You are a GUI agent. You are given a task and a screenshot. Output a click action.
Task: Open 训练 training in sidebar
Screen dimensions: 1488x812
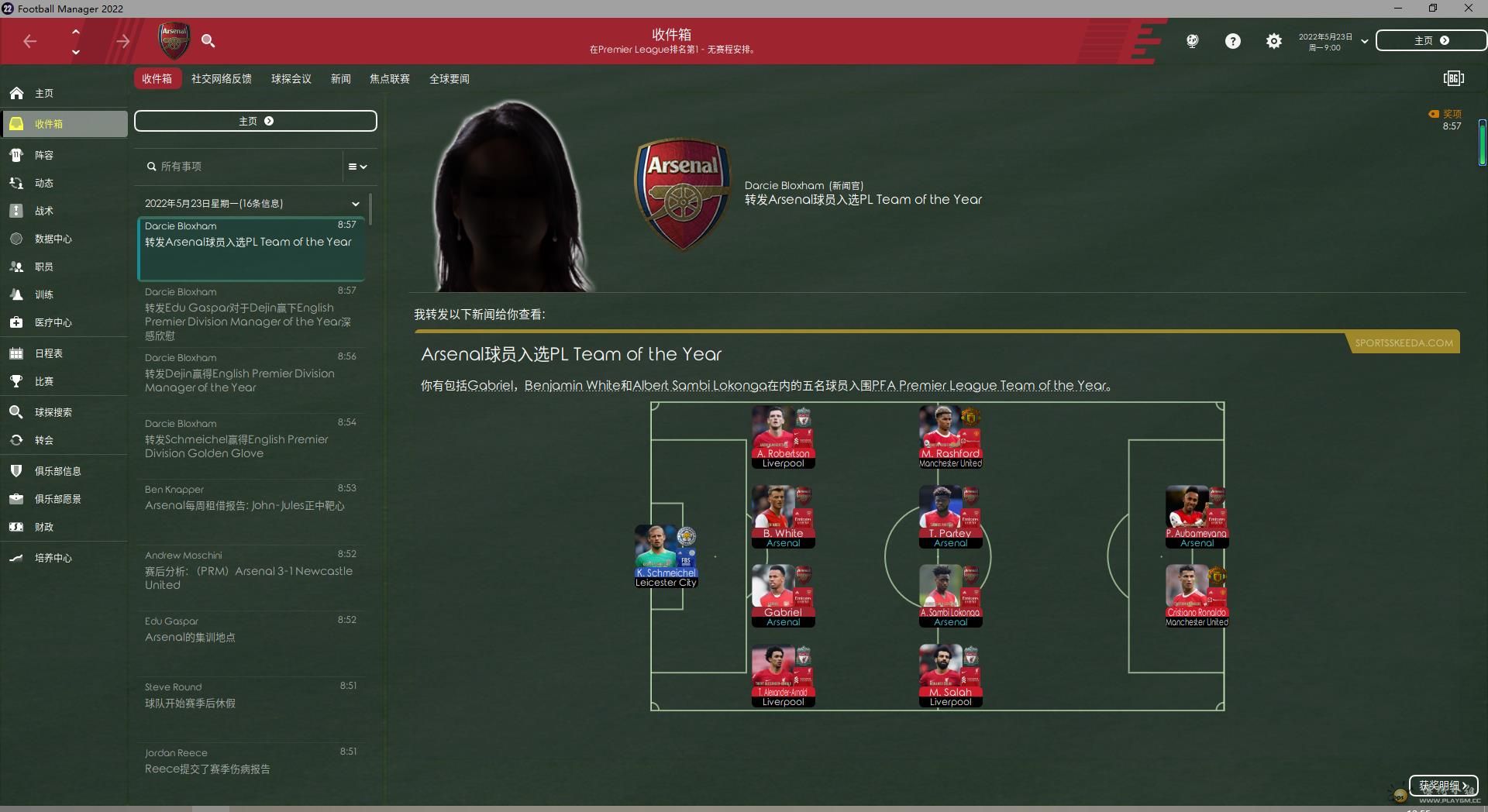tap(44, 294)
